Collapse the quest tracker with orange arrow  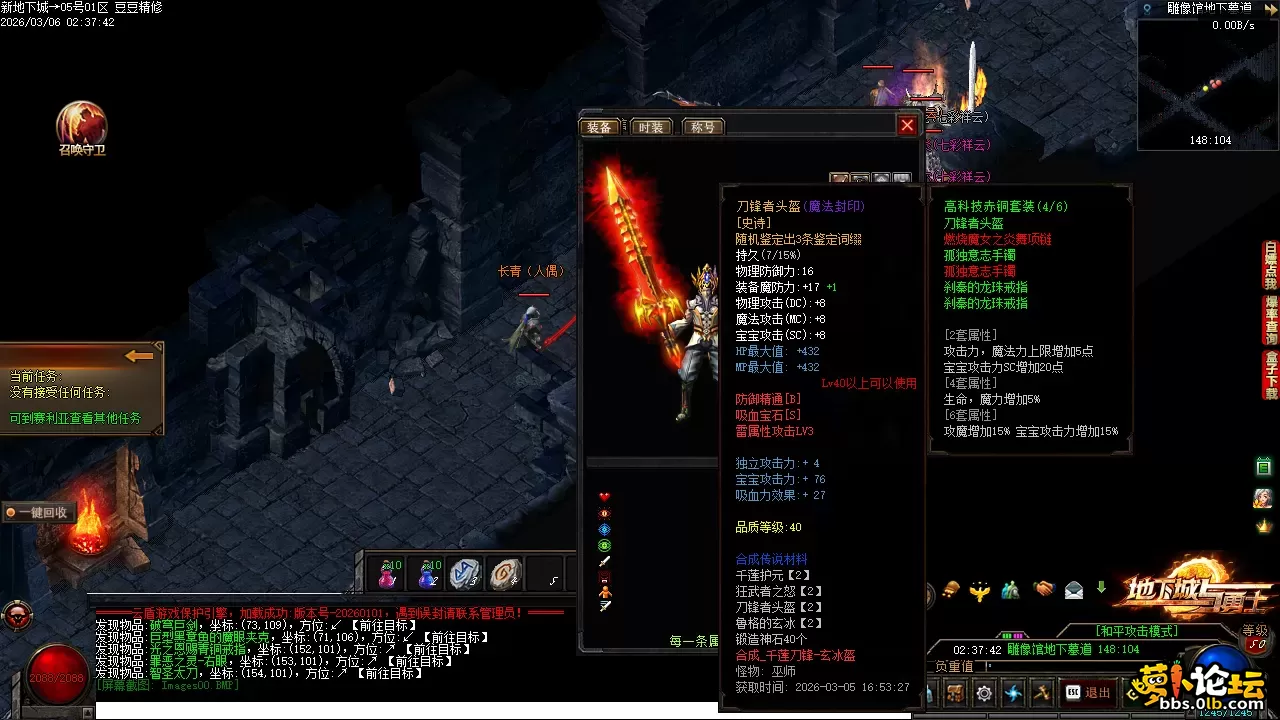coord(139,356)
